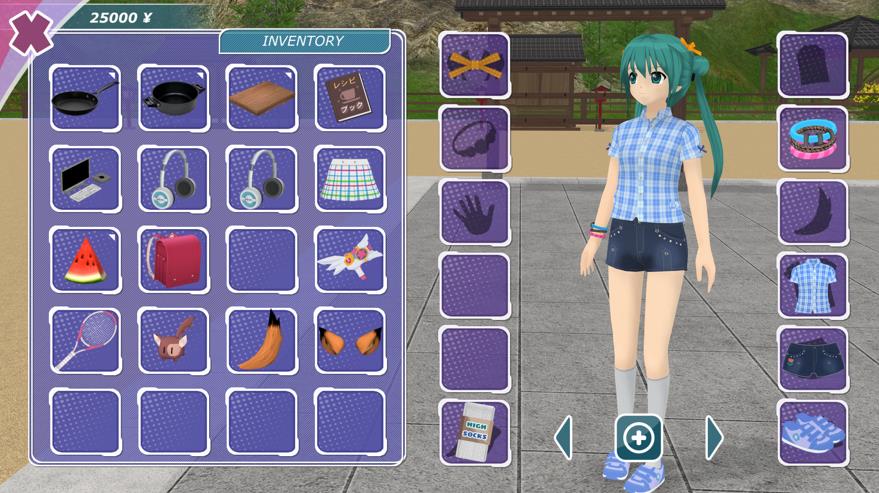The width and height of the screenshot is (879, 493).
Task: Select the equipped high socks slot
Action: tap(475, 433)
